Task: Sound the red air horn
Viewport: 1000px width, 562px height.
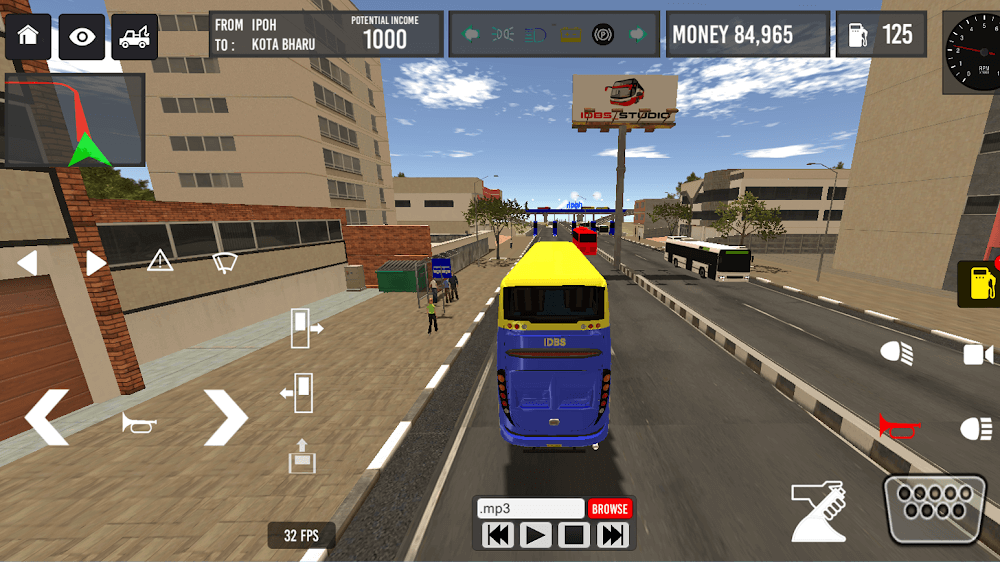Action: click(x=899, y=427)
